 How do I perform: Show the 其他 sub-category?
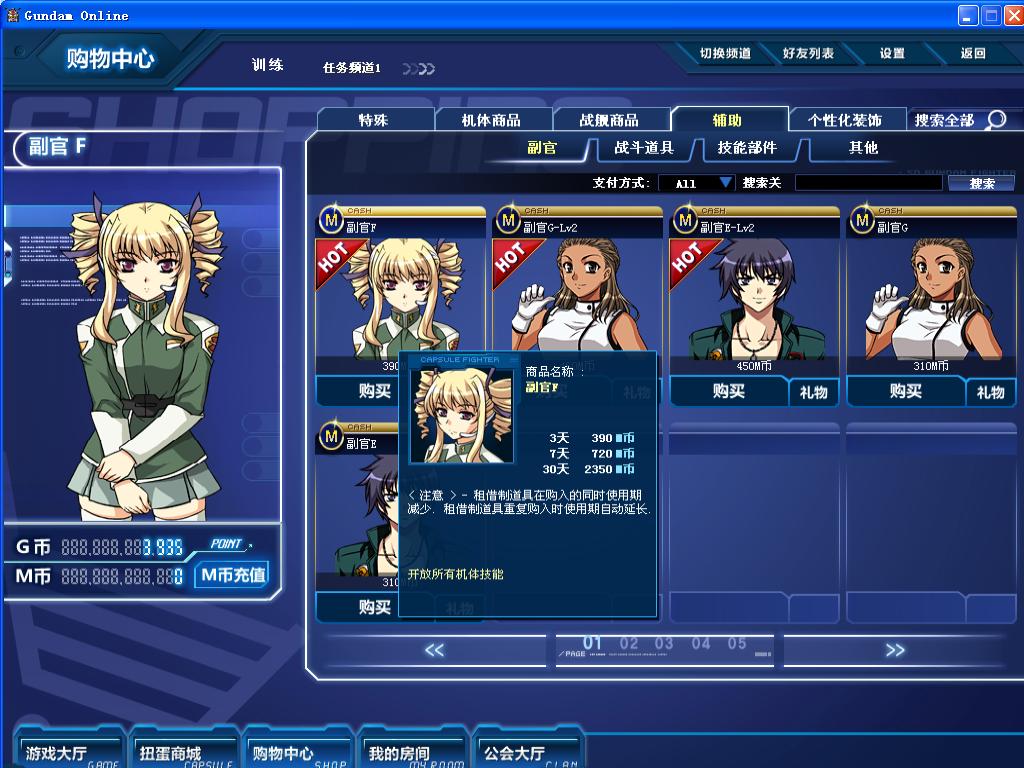(863, 148)
